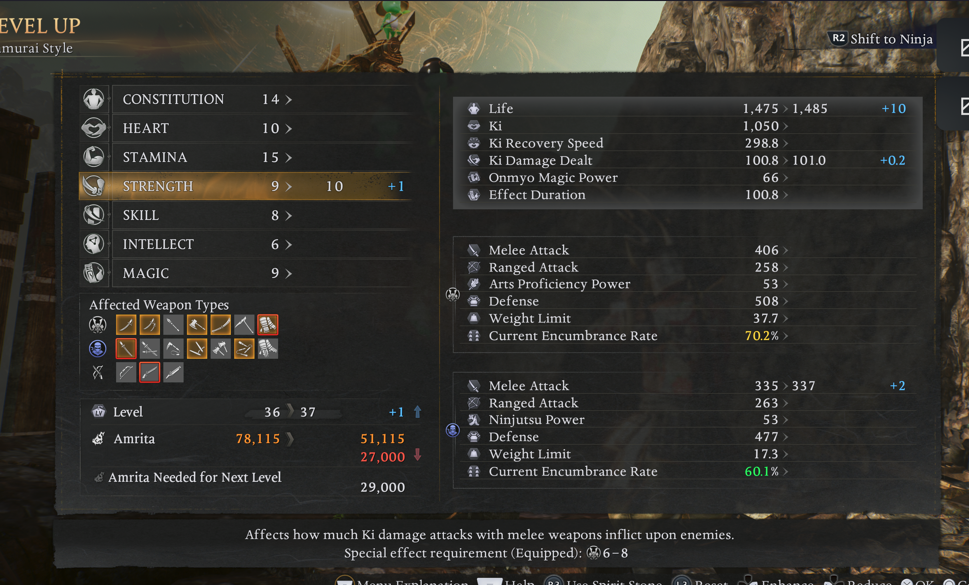Select the Constitution stat row
Screen dimensions: 969x585
click(x=245, y=99)
